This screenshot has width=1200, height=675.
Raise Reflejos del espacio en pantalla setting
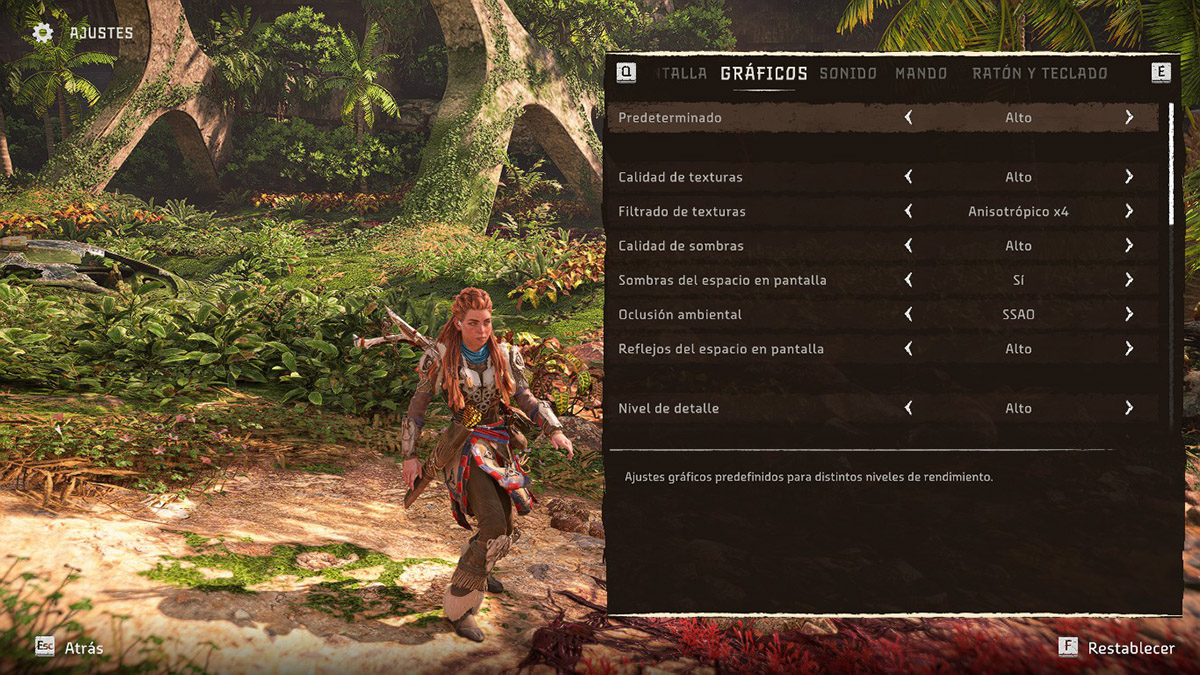[1129, 348]
